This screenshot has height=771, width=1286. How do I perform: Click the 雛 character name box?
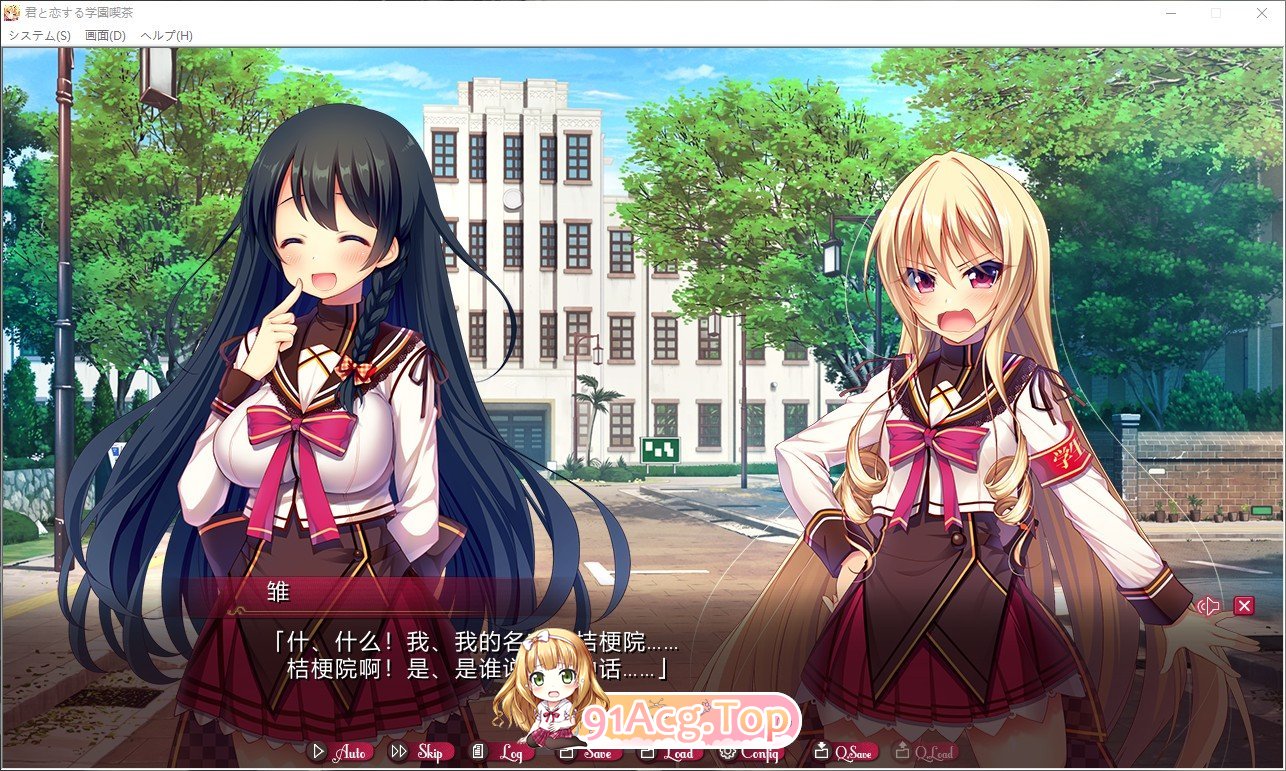[x=277, y=592]
